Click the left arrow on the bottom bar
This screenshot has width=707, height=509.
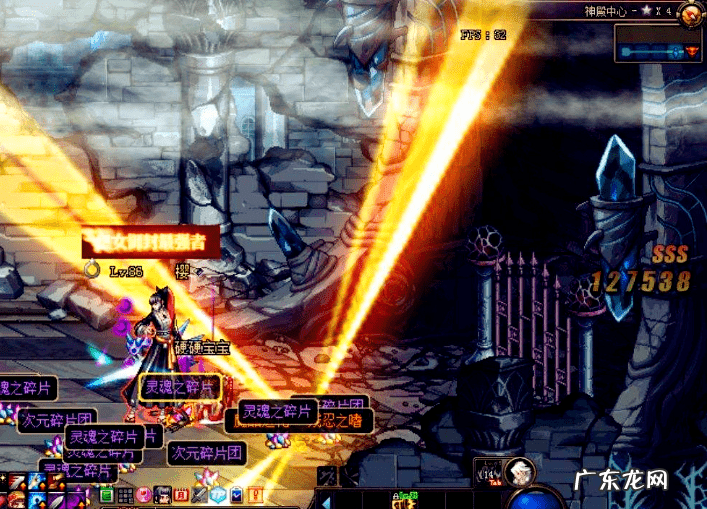(324, 500)
